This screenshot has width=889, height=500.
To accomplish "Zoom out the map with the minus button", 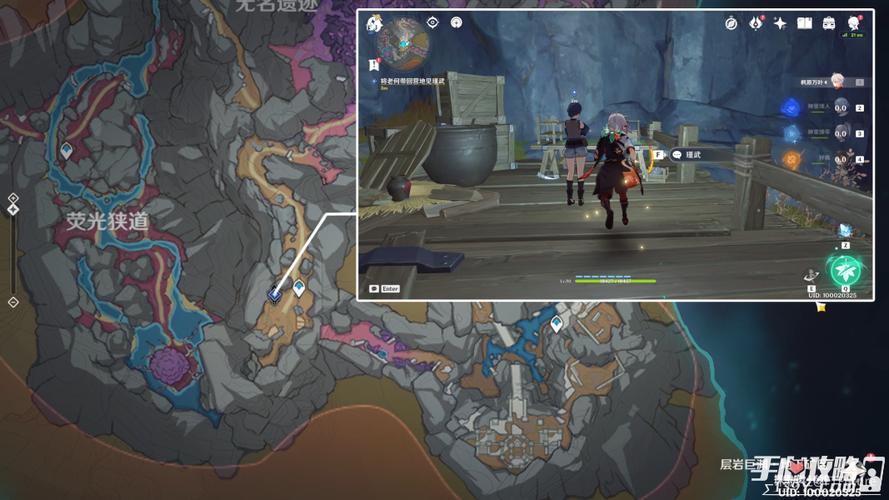I will (x=13, y=301).
